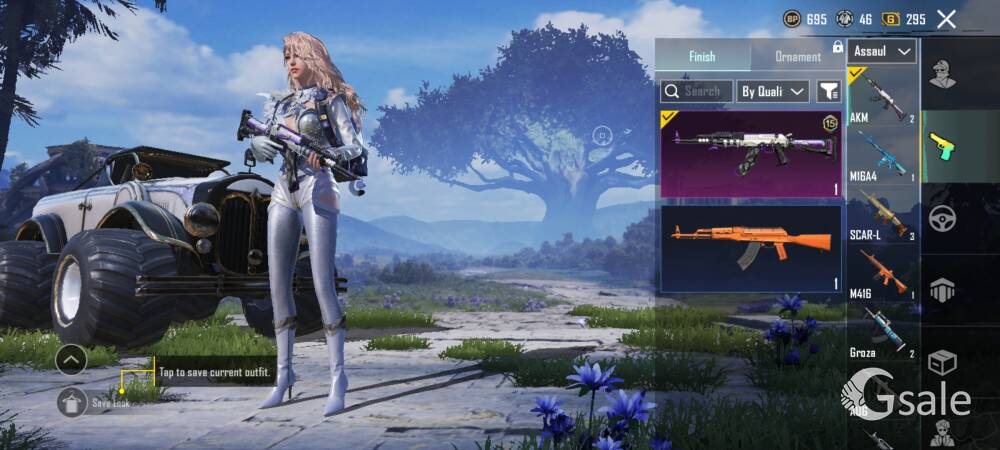
Task: Select AKM in the weapon list
Action: click(x=882, y=97)
